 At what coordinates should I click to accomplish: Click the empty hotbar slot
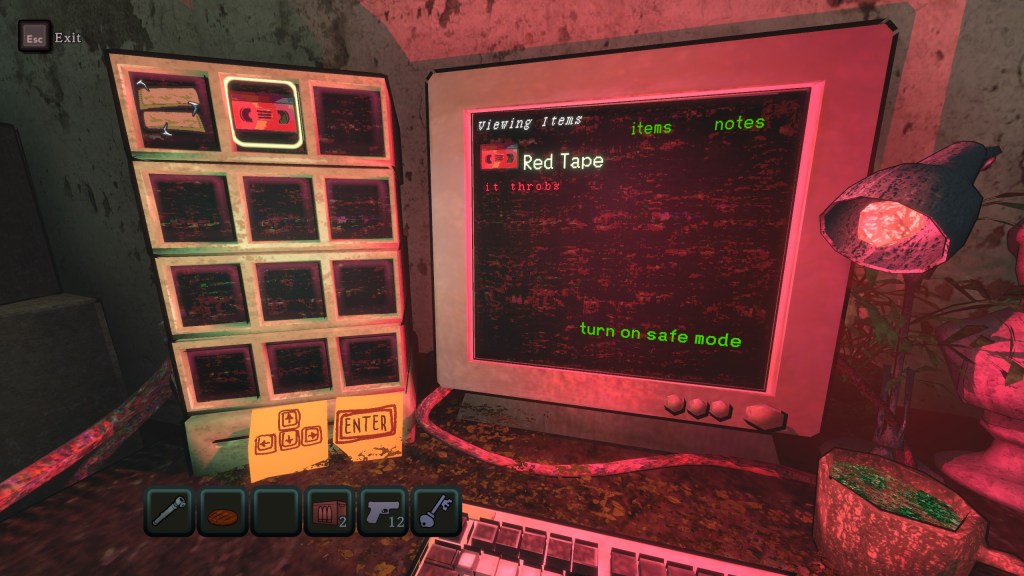276,511
